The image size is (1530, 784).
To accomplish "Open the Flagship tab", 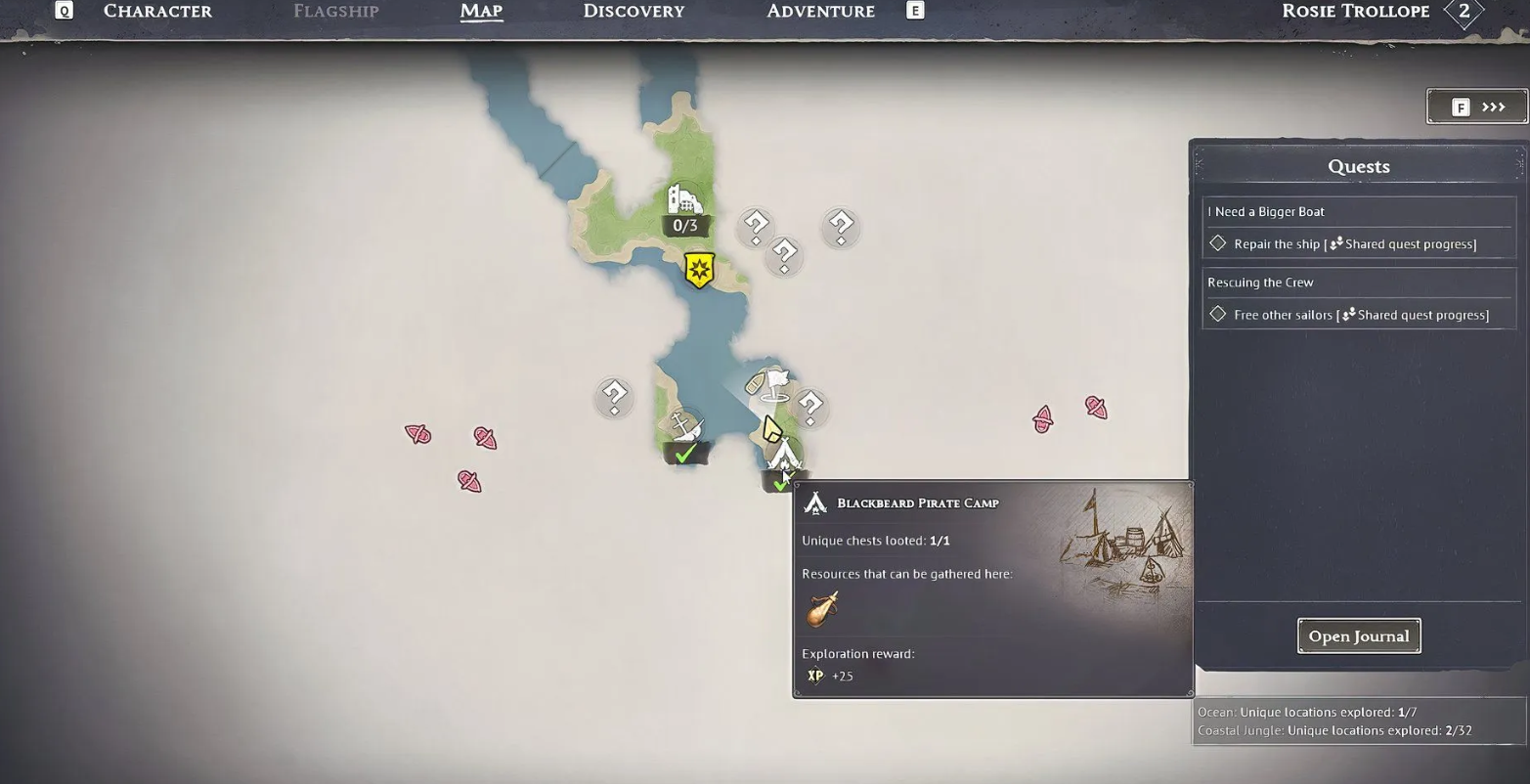I will [x=335, y=12].
